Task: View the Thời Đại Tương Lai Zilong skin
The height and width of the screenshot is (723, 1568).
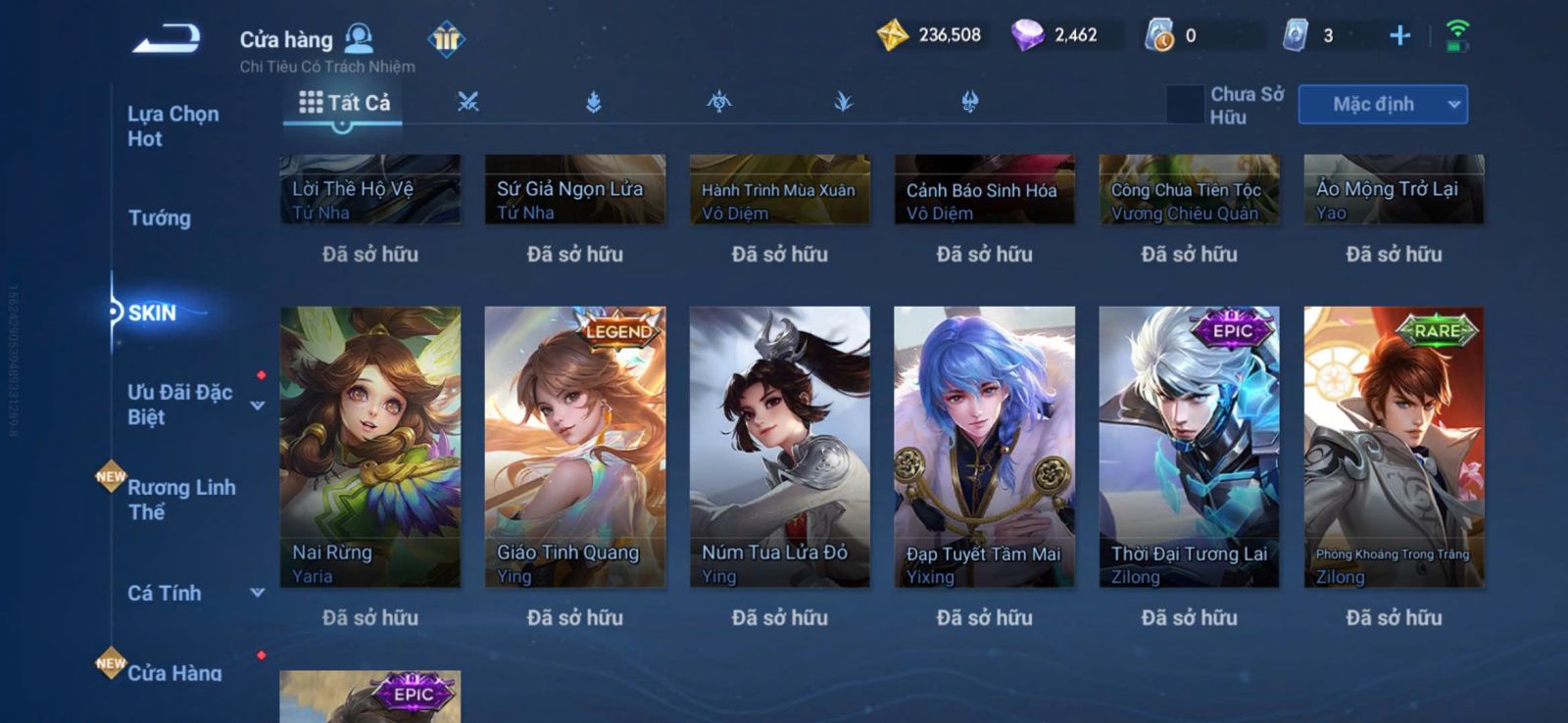Action: coord(1189,447)
